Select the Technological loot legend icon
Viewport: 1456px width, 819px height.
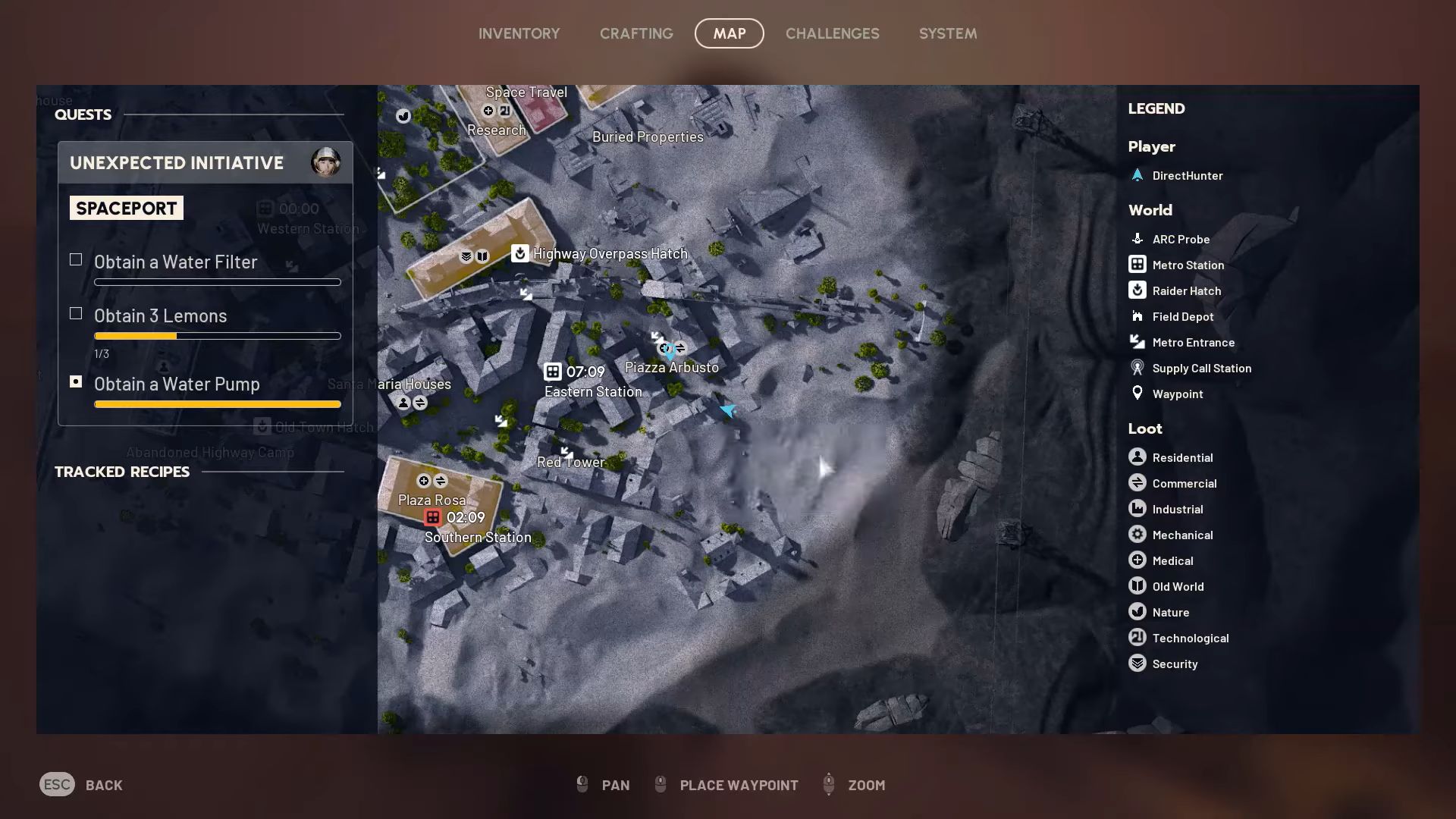point(1137,638)
